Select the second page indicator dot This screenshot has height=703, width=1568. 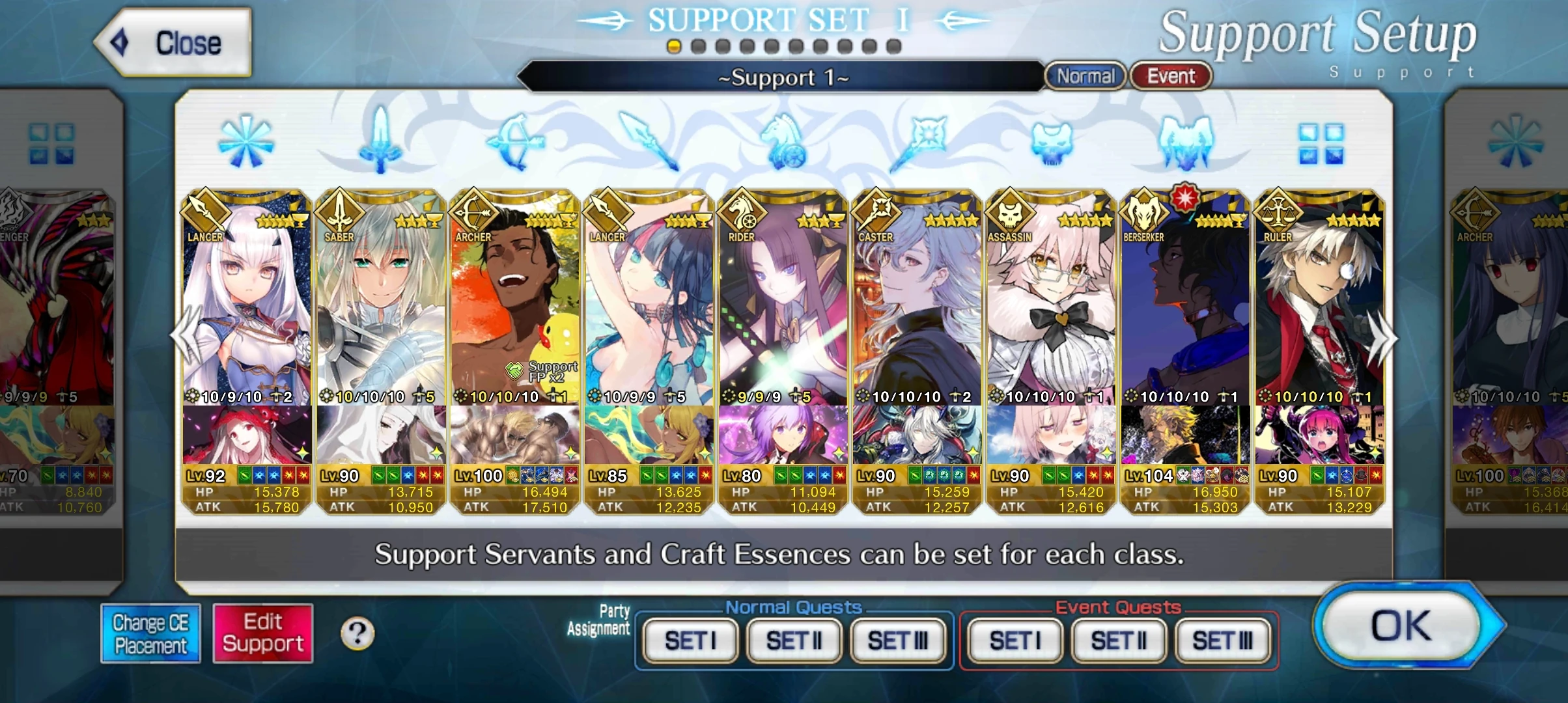pyautogui.click(x=697, y=46)
